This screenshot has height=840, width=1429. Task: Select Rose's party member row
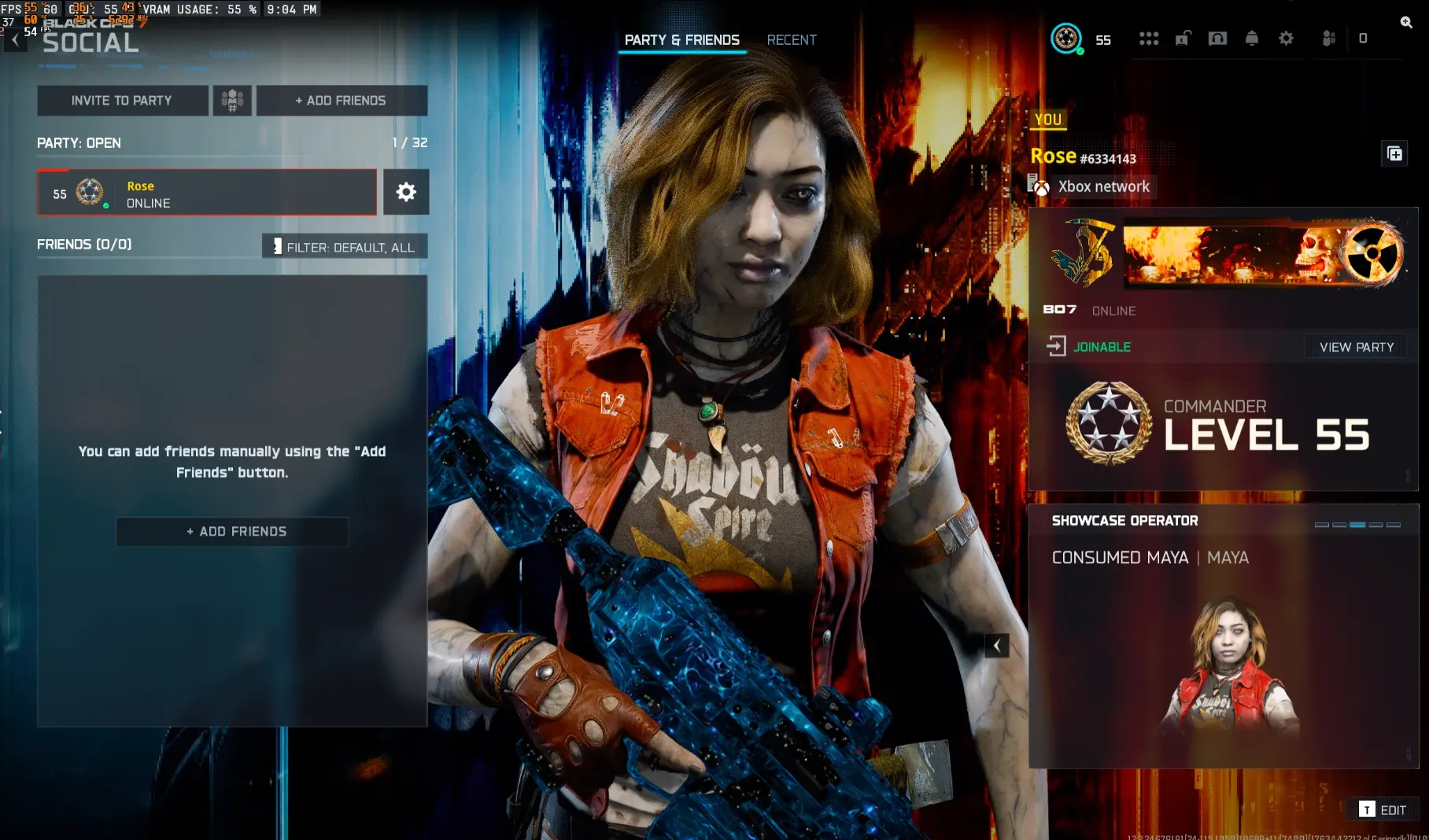207,193
